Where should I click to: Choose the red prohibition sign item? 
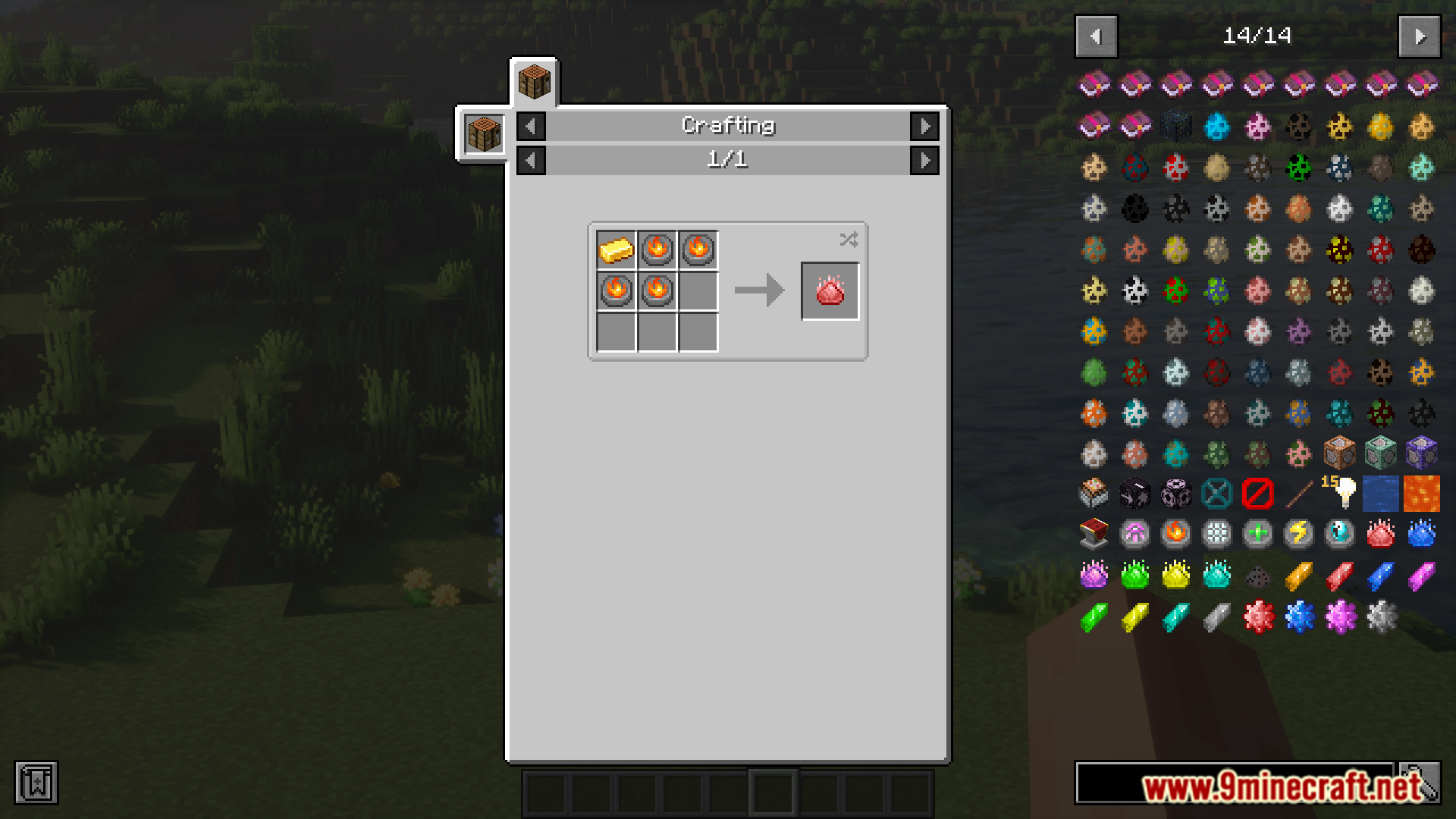pos(1257,494)
